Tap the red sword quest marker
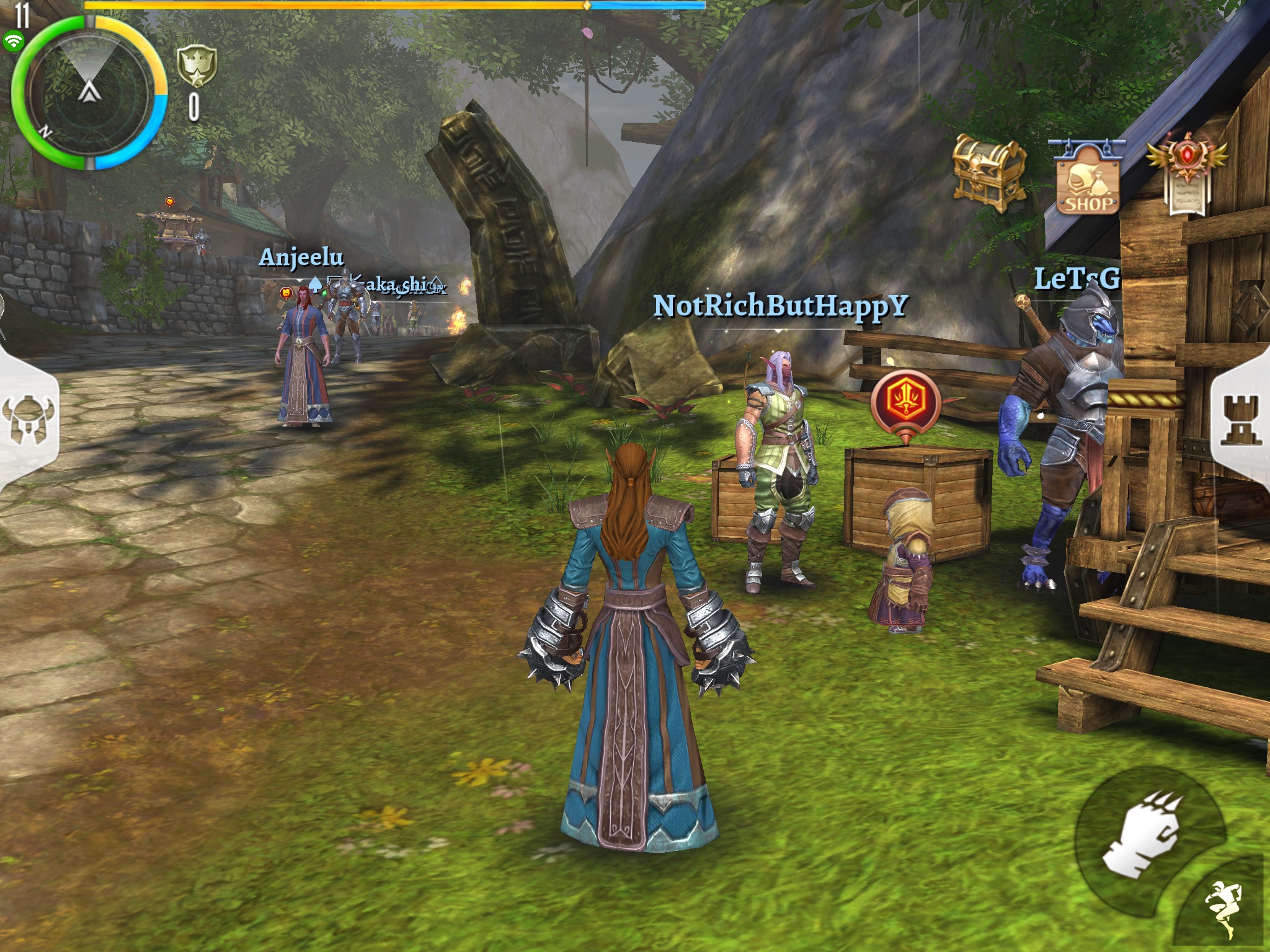 pyautogui.click(x=905, y=402)
